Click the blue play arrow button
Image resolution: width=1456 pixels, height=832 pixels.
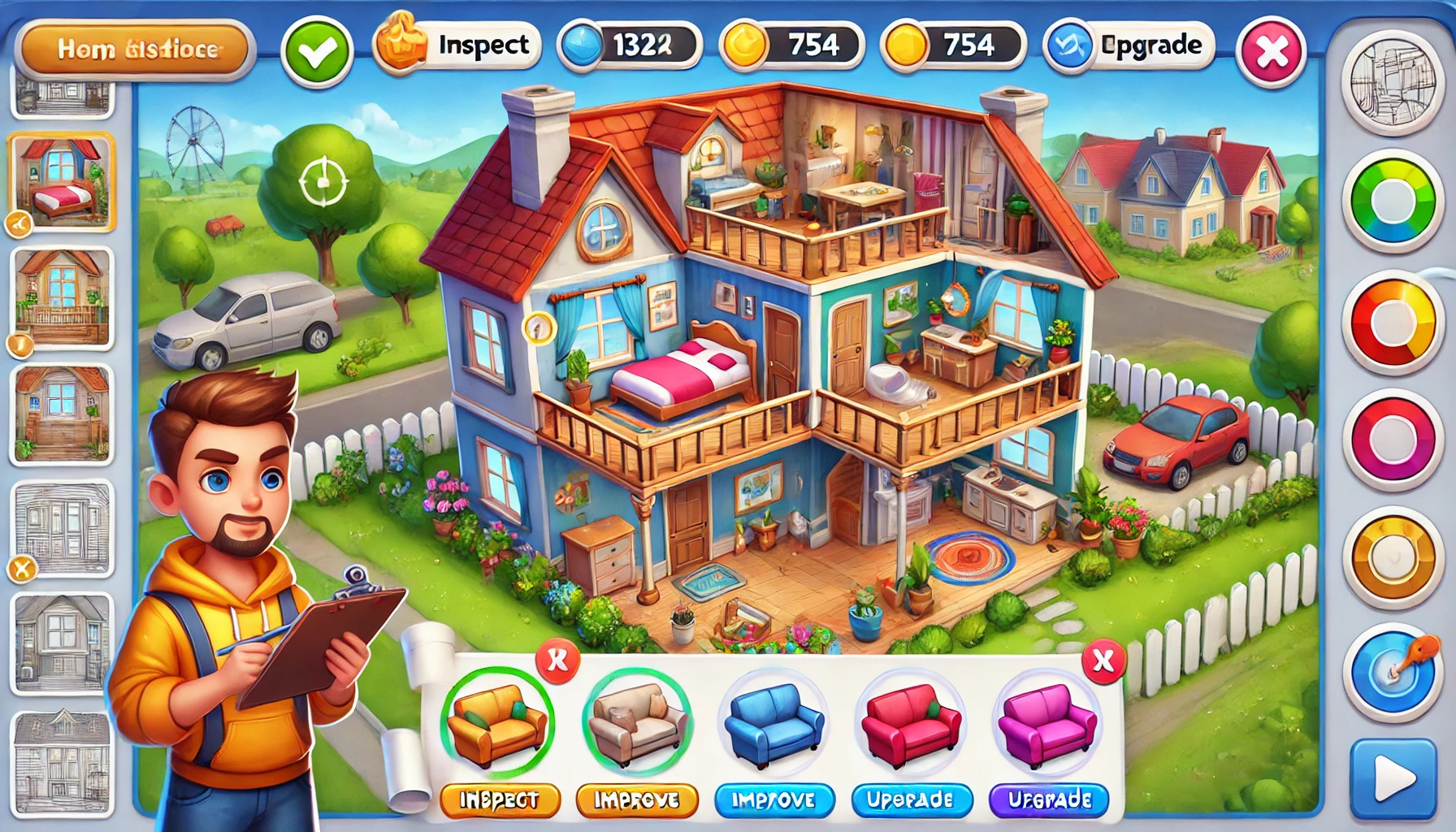click(1393, 779)
